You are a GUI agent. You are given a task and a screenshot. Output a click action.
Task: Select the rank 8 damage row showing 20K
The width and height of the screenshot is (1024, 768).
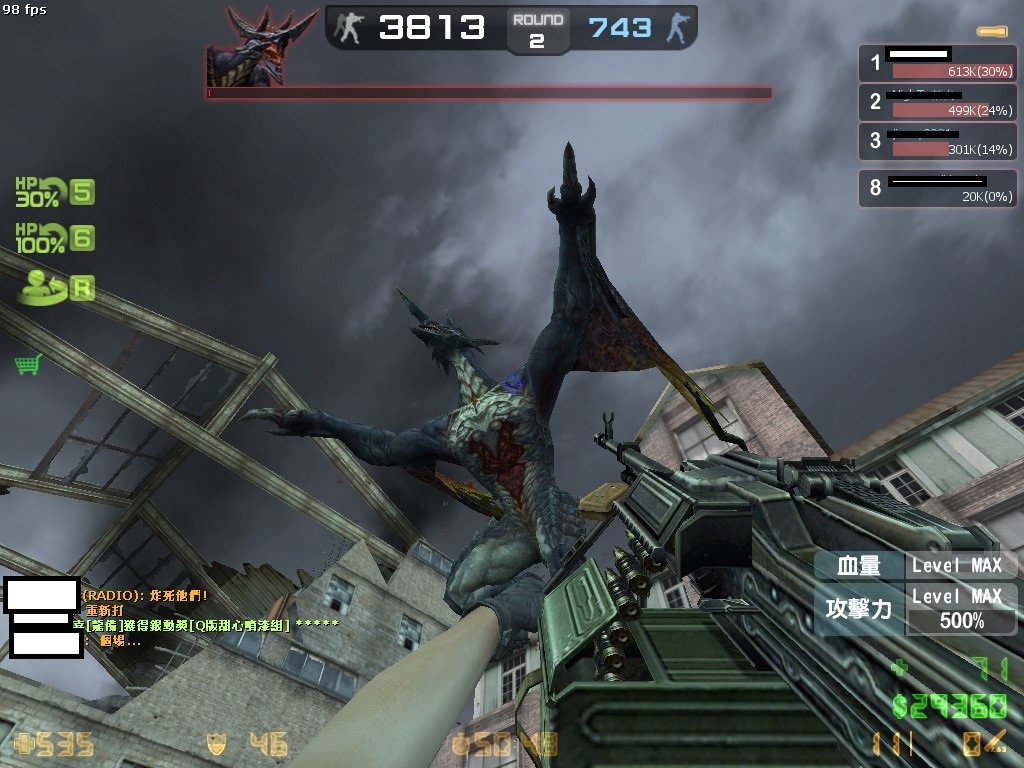(x=937, y=188)
